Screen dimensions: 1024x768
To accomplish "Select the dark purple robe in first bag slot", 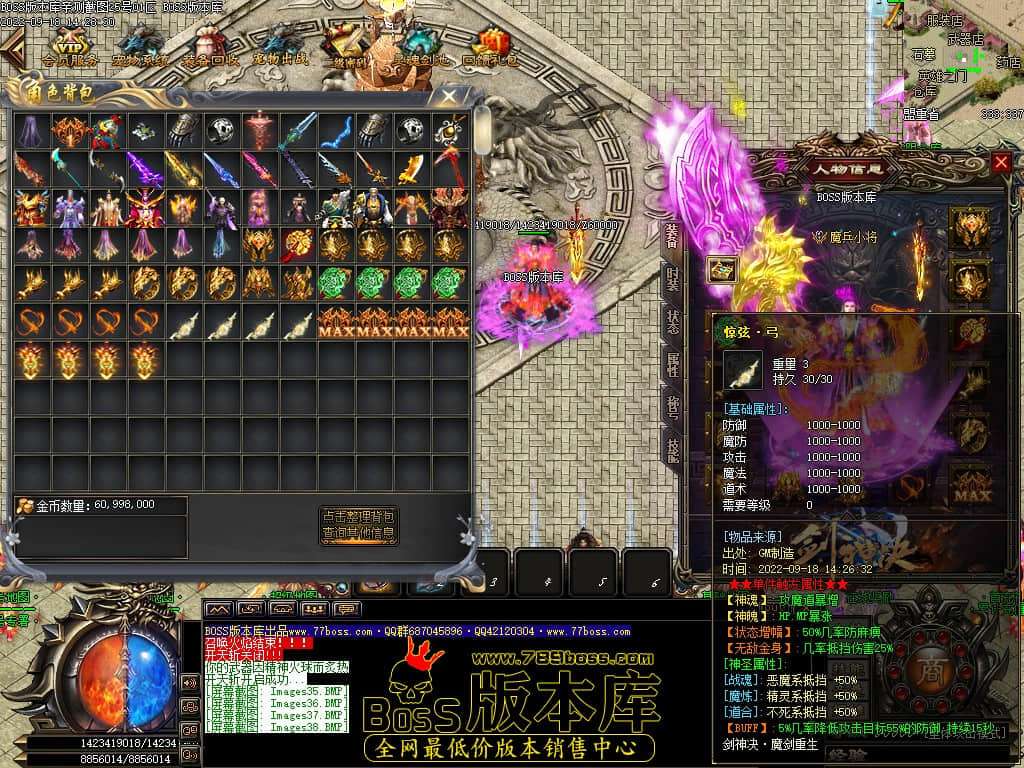I will point(31,130).
